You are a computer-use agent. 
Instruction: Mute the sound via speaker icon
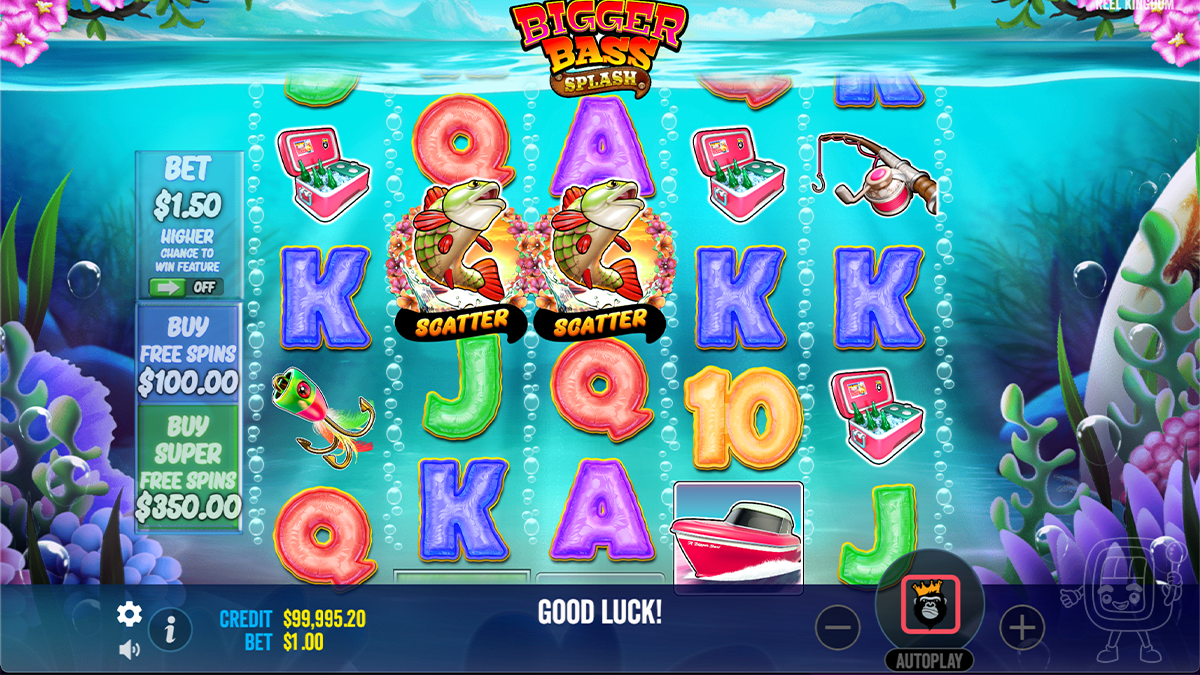click(x=129, y=649)
